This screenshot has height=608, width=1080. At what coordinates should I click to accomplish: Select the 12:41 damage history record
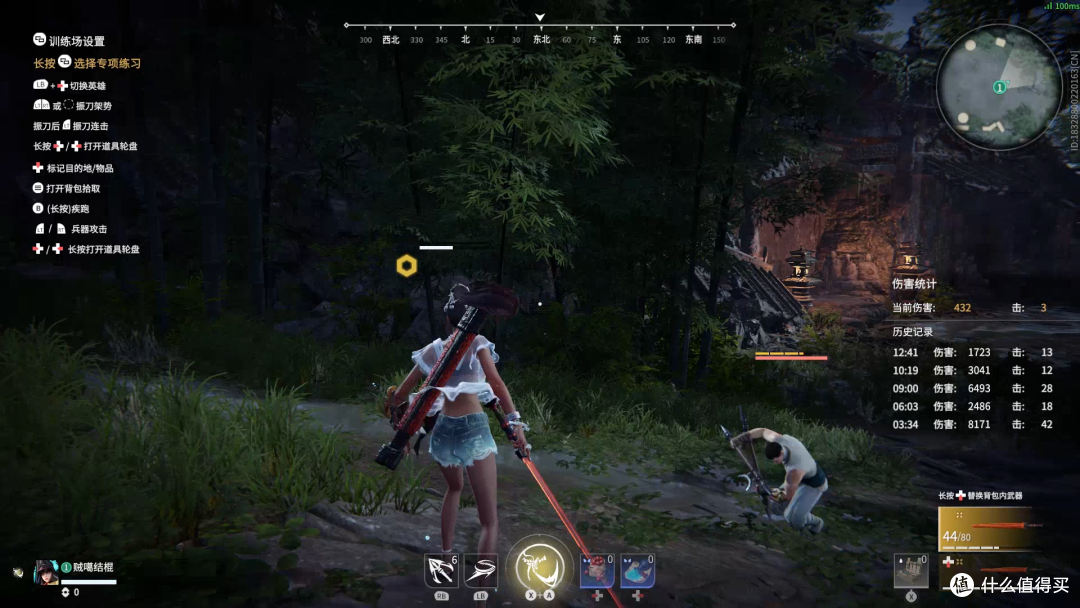tap(972, 352)
